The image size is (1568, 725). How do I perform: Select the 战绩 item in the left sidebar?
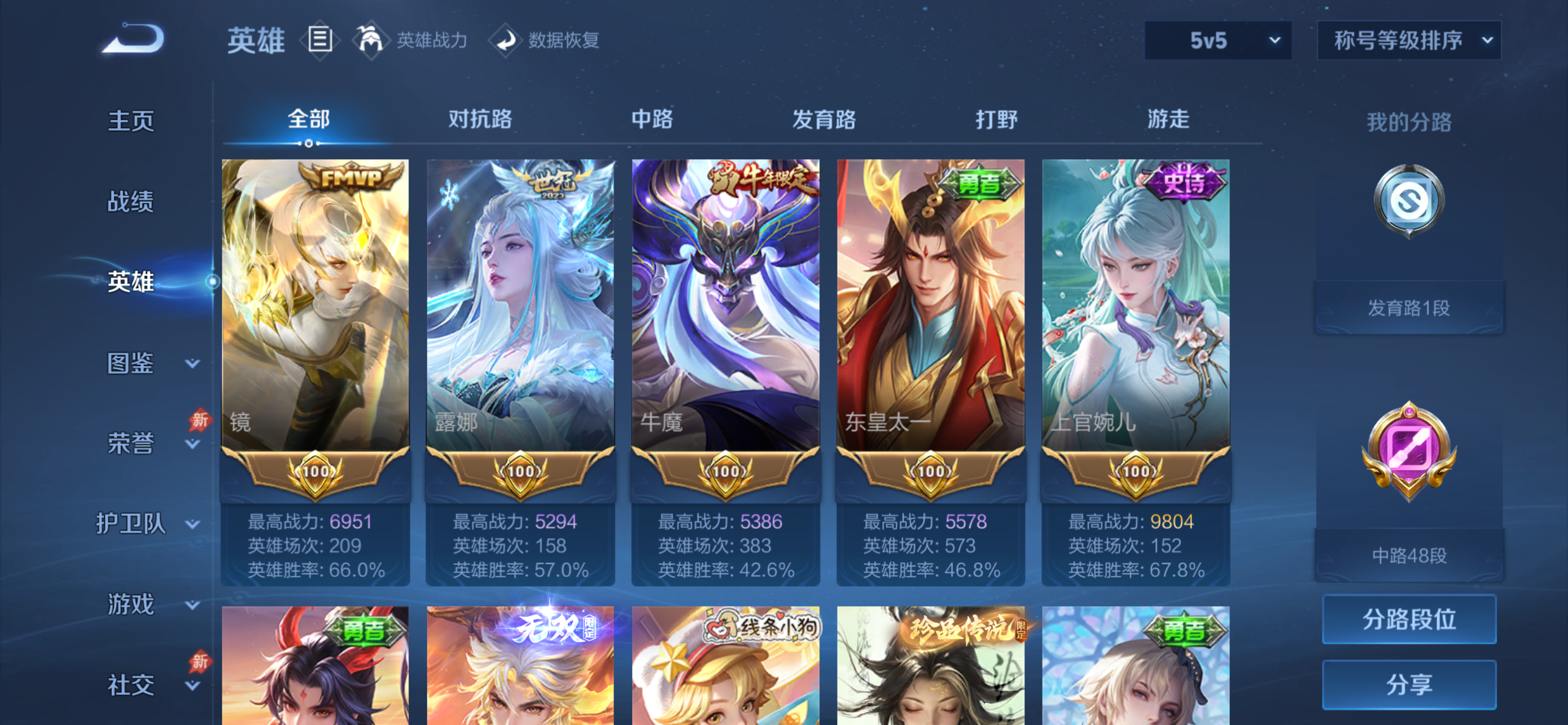[x=130, y=202]
